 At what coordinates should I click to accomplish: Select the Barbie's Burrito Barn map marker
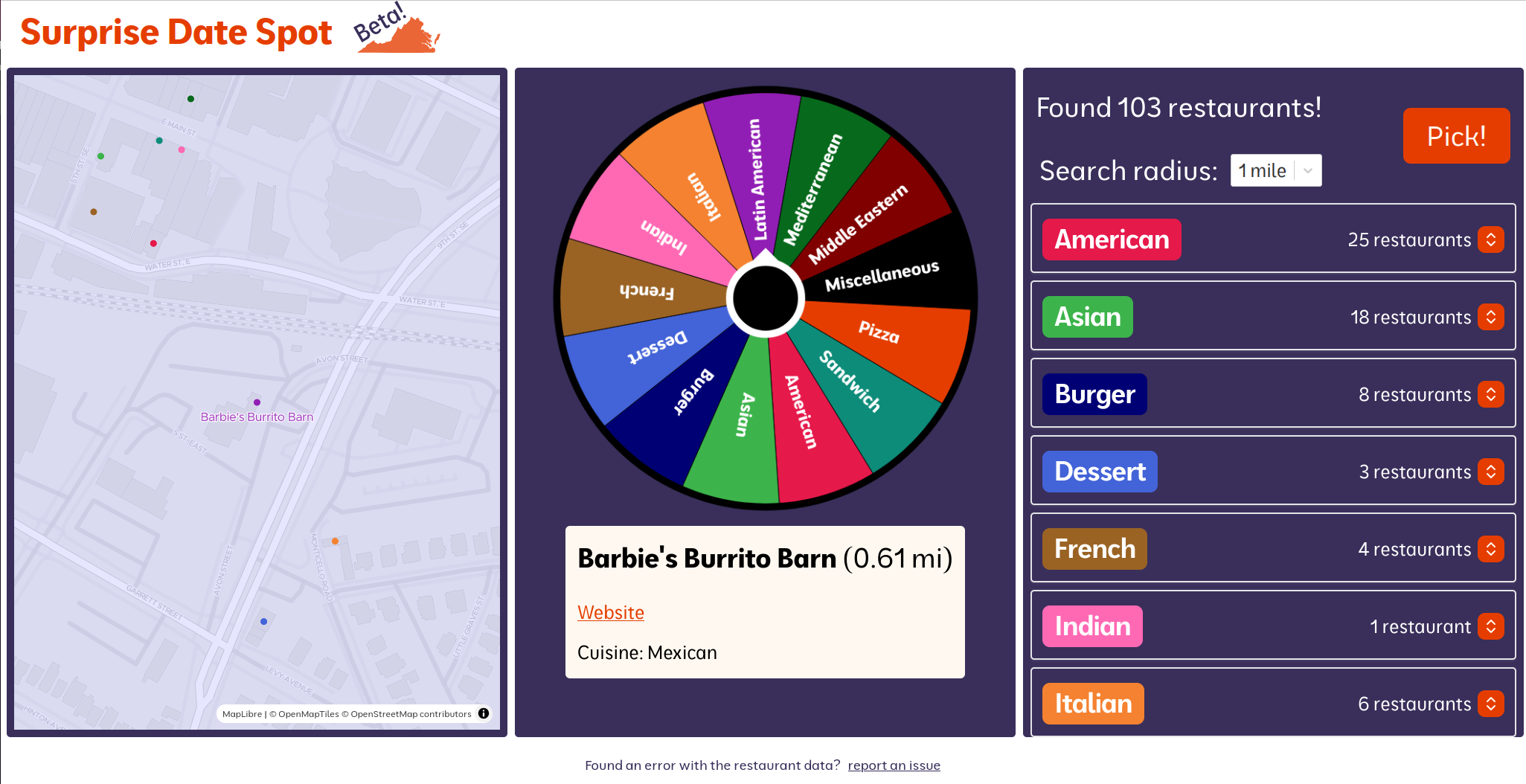click(x=256, y=402)
